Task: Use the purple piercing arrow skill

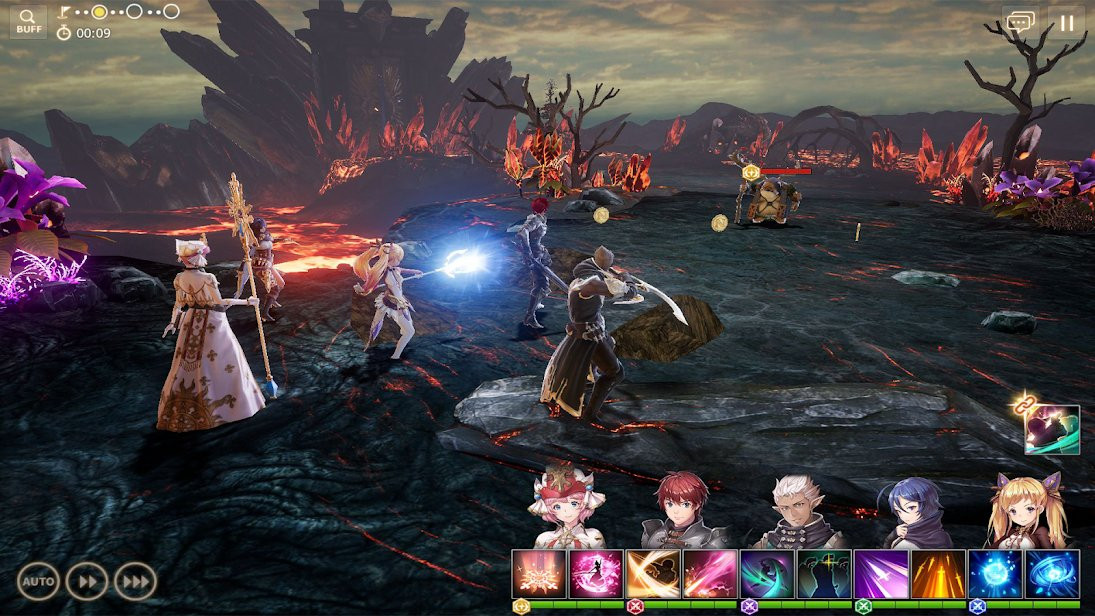Action: tap(881, 574)
